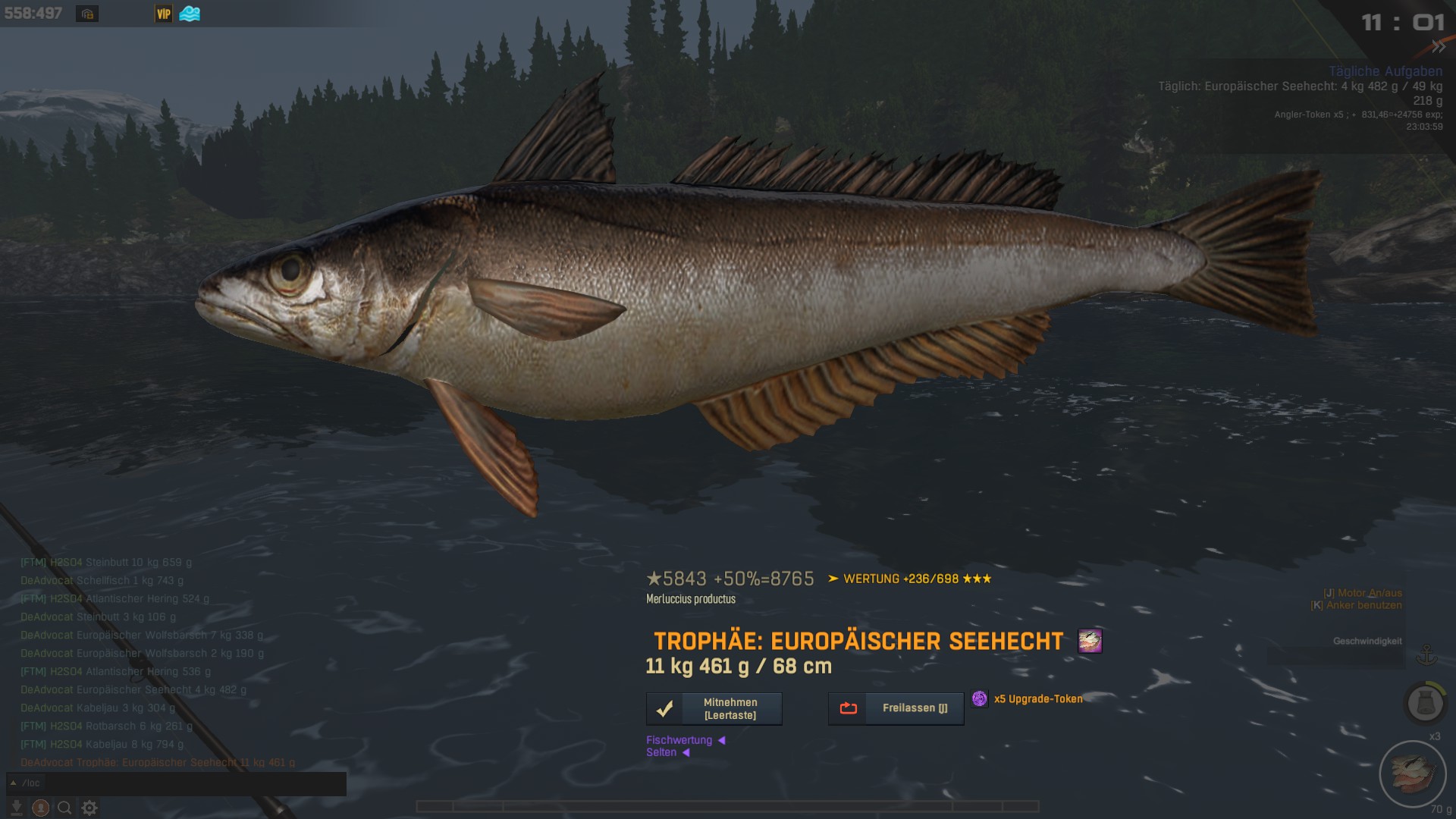Open the Tägliche Aufgaben daily task tracker
Viewport: 1456px width, 819px height.
(x=1385, y=71)
